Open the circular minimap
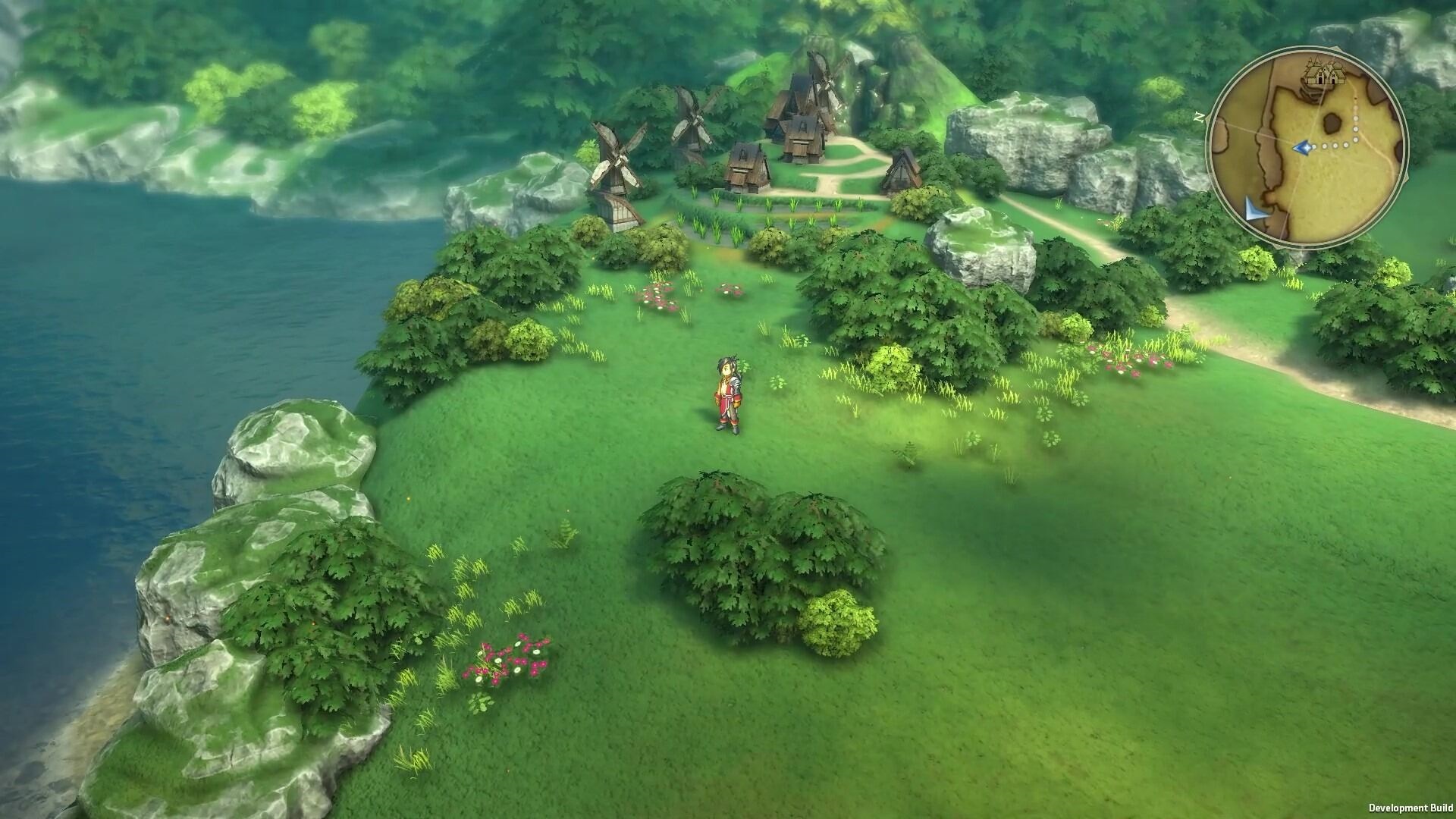Viewport: 1456px width, 819px height. [x=1307, y=149]
